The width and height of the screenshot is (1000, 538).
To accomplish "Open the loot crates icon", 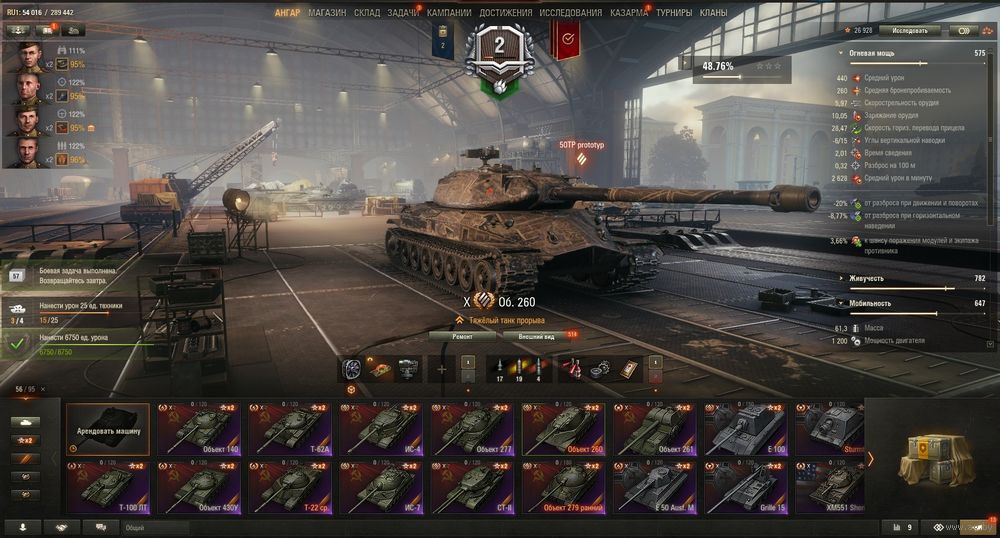I will (x=931, y=459).
